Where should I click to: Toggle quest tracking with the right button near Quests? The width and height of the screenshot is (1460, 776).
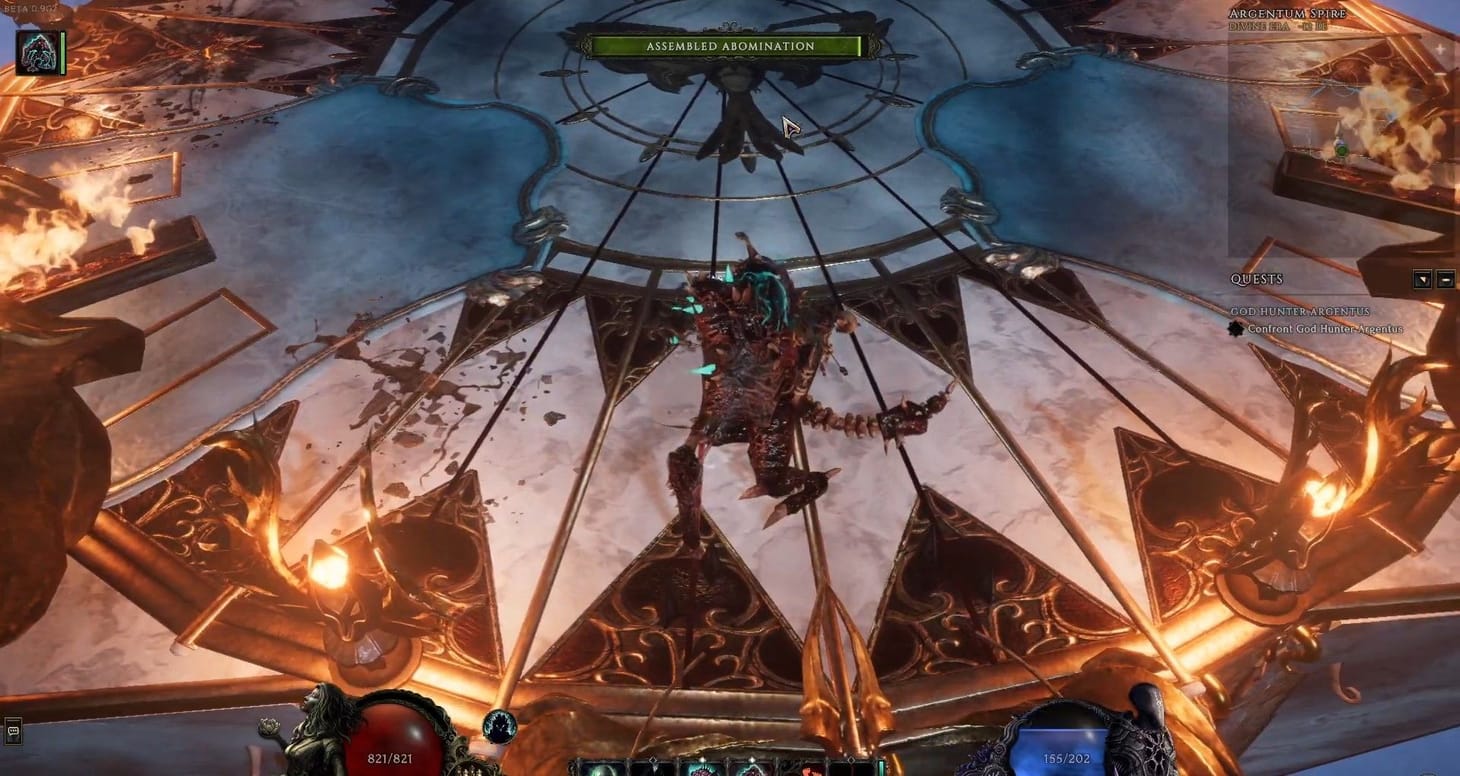coord(1446,280)
